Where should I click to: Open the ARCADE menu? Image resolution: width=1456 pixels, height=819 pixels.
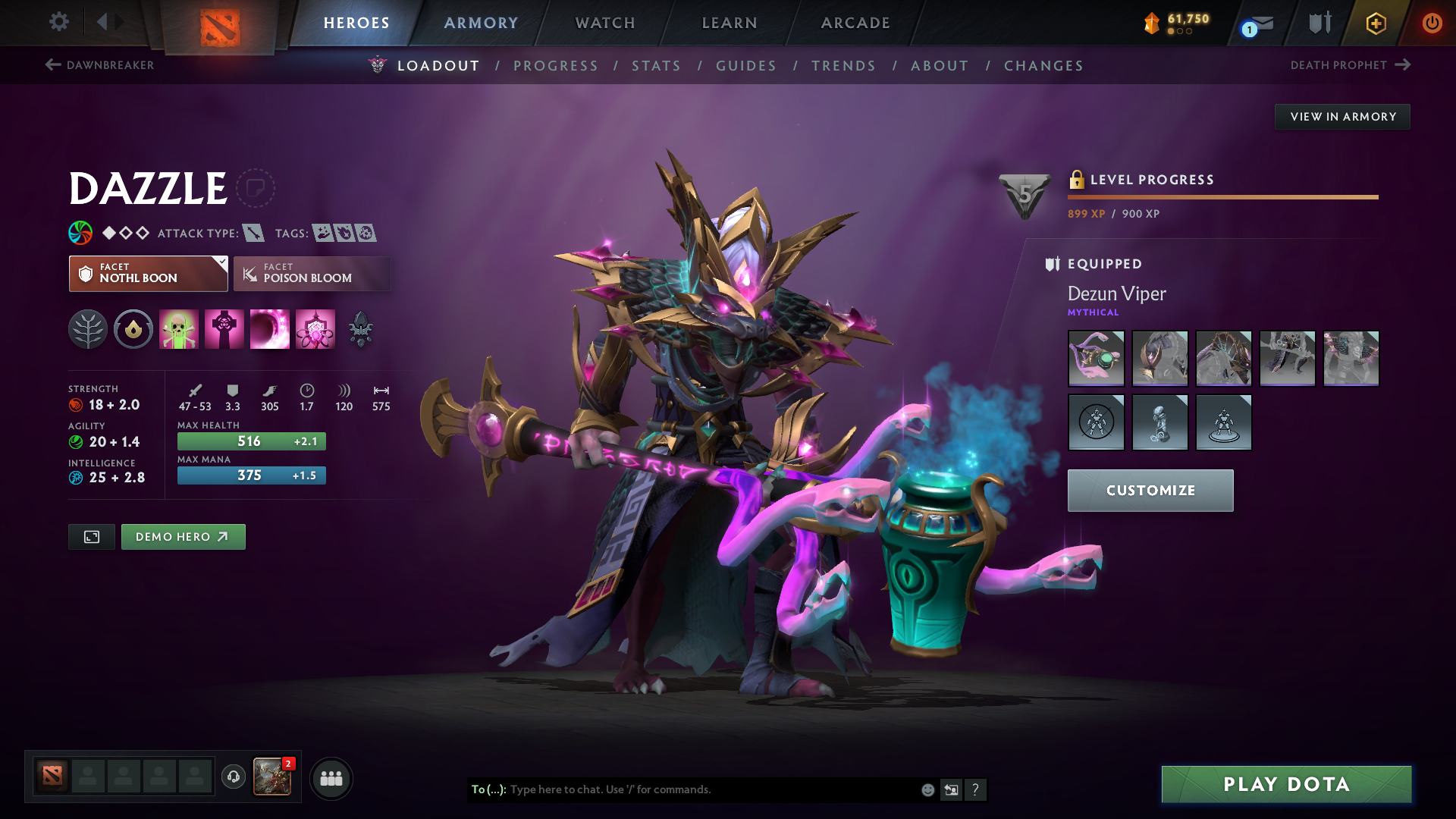(855, 23)
